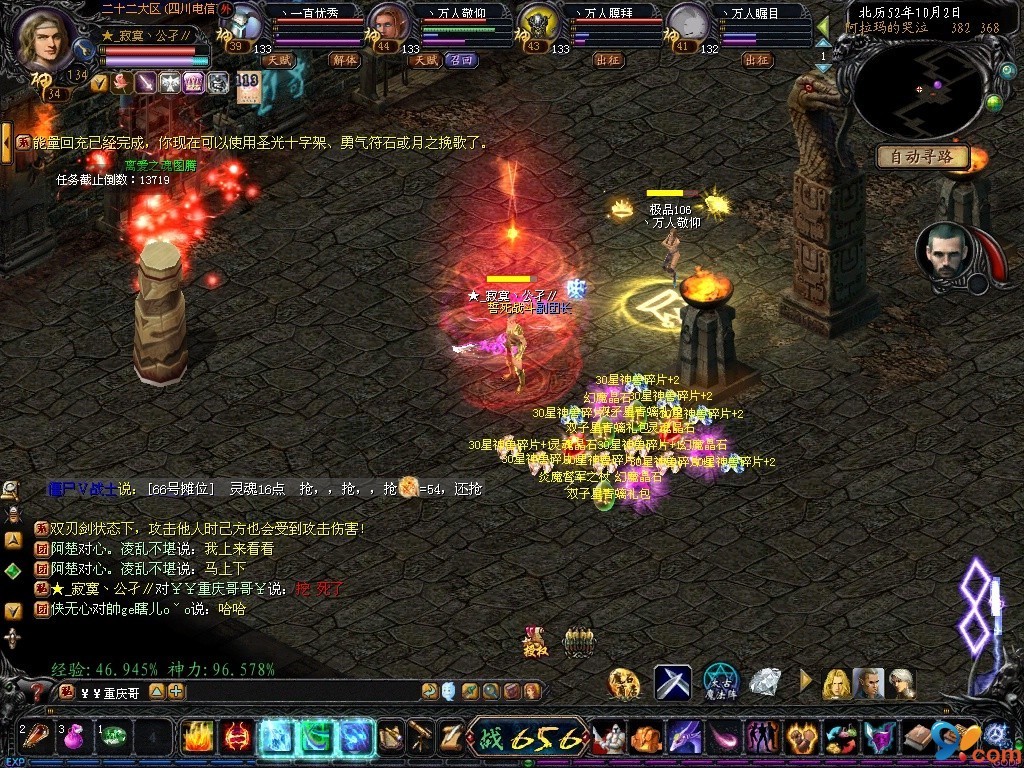Click the magnifying glass chat icon
This screenshot has height=768, width=1024.
coord(11,488)
